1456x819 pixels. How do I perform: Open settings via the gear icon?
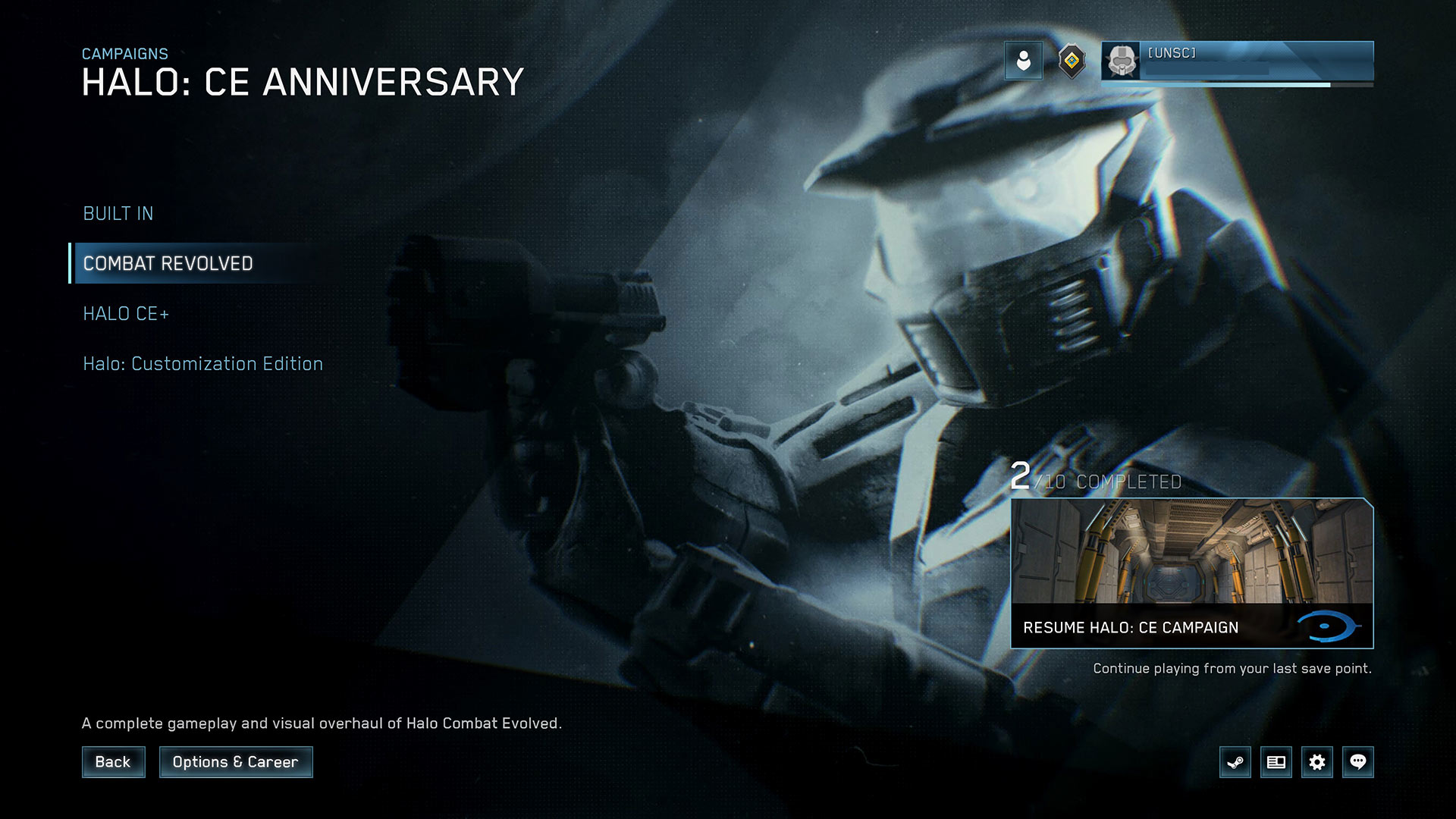pyautogui.click(x=1317, y=762)
